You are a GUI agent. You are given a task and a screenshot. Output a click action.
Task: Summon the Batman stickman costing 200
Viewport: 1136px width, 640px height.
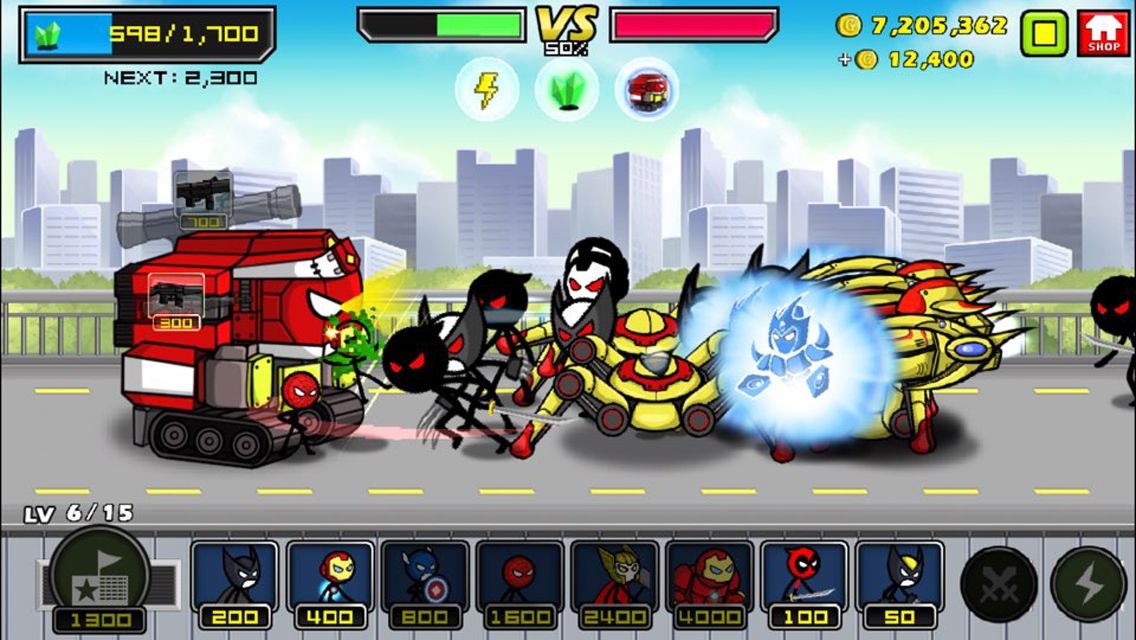click(x=235, y=584)
